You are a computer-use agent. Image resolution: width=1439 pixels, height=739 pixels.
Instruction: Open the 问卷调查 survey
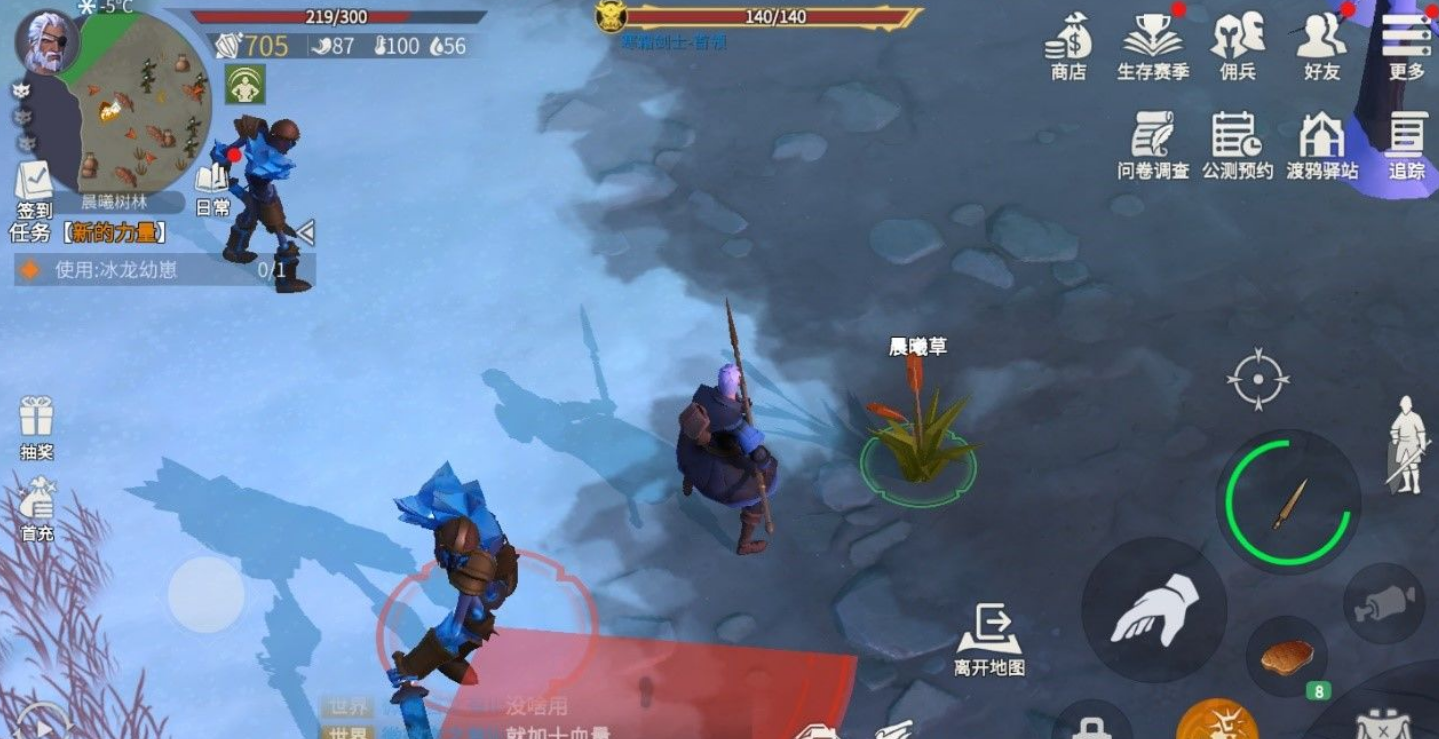[1153, 145]
